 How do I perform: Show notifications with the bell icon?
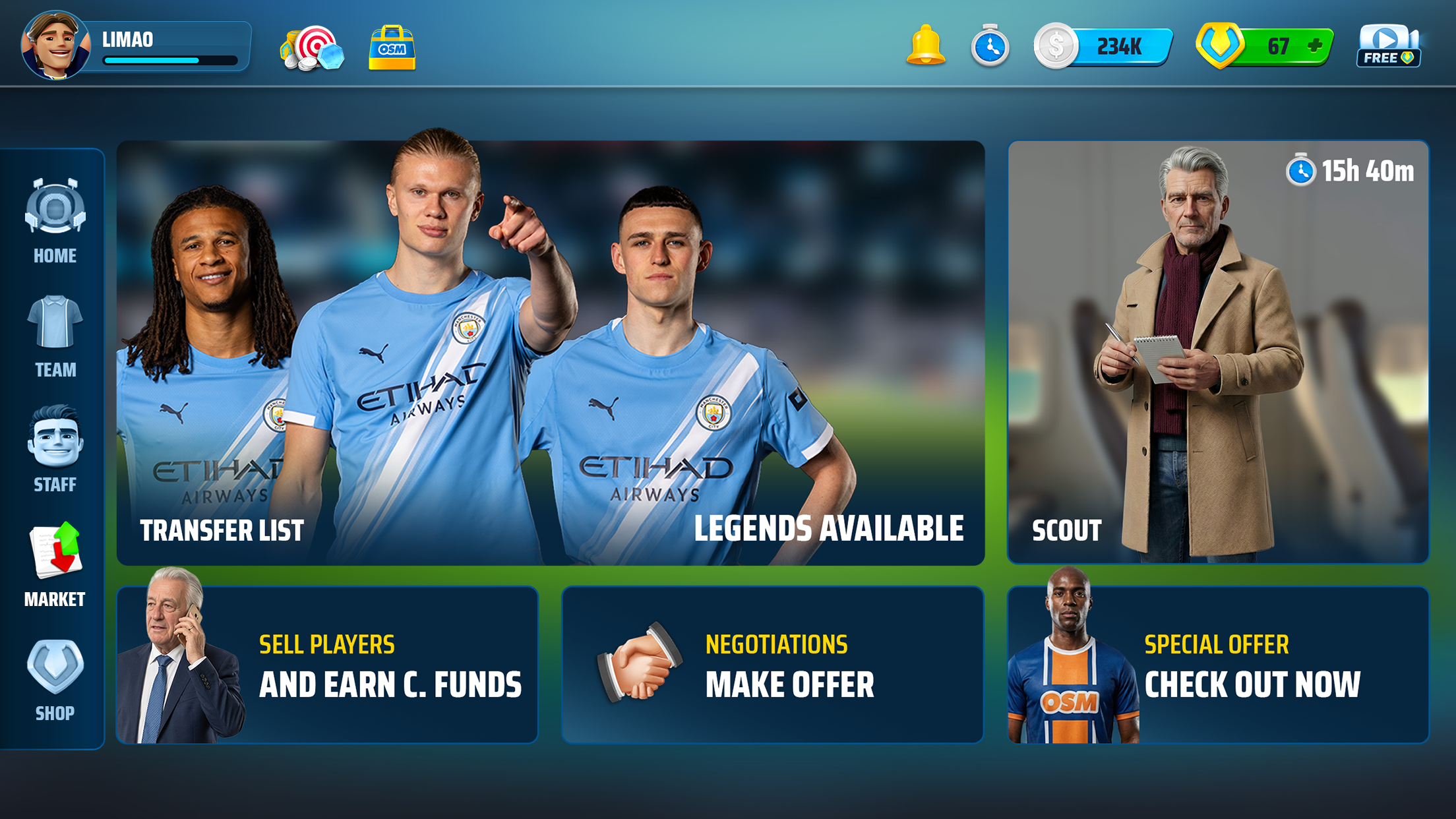(x=925, y=46)
